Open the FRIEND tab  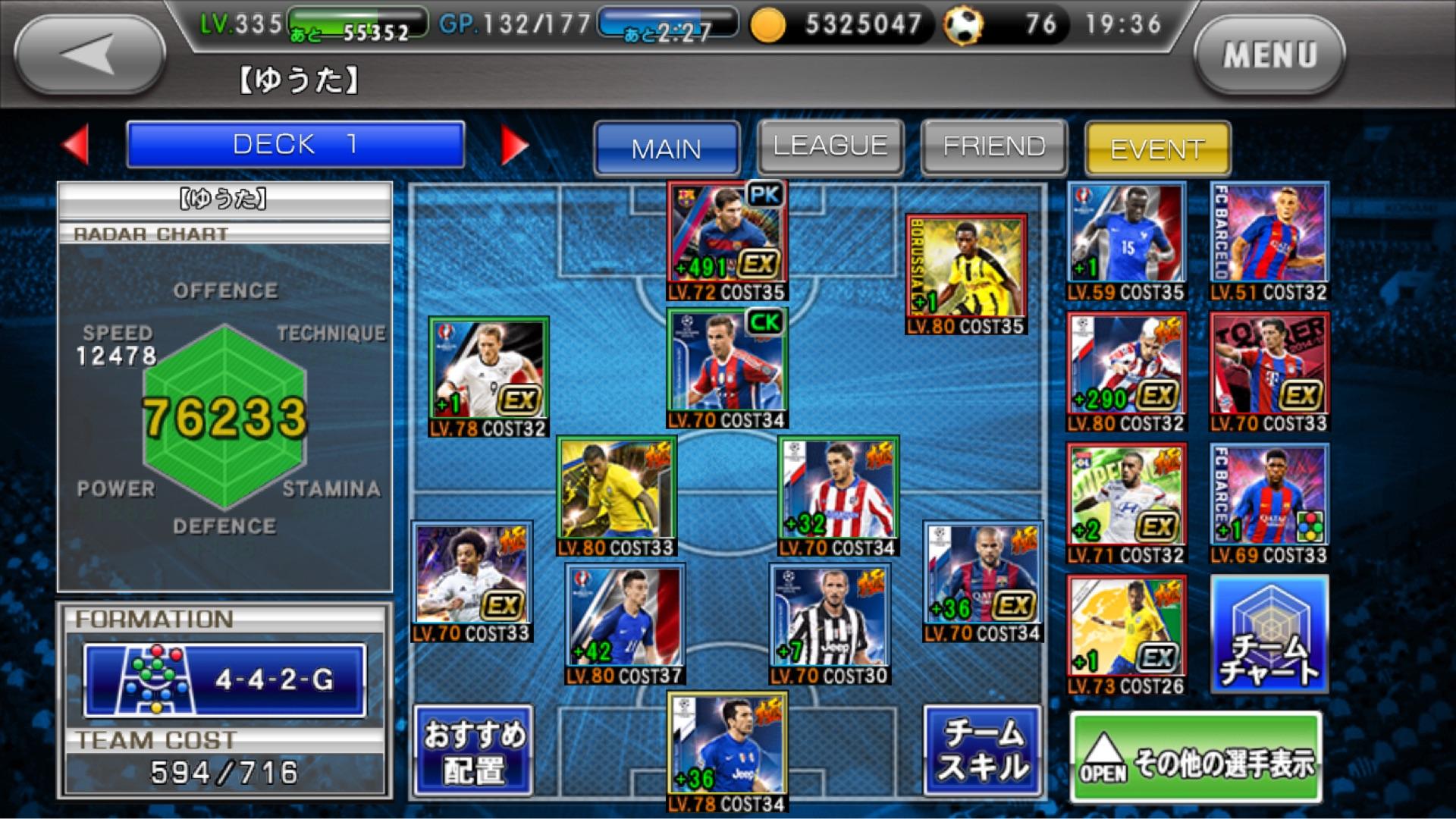tap(994, 146)
